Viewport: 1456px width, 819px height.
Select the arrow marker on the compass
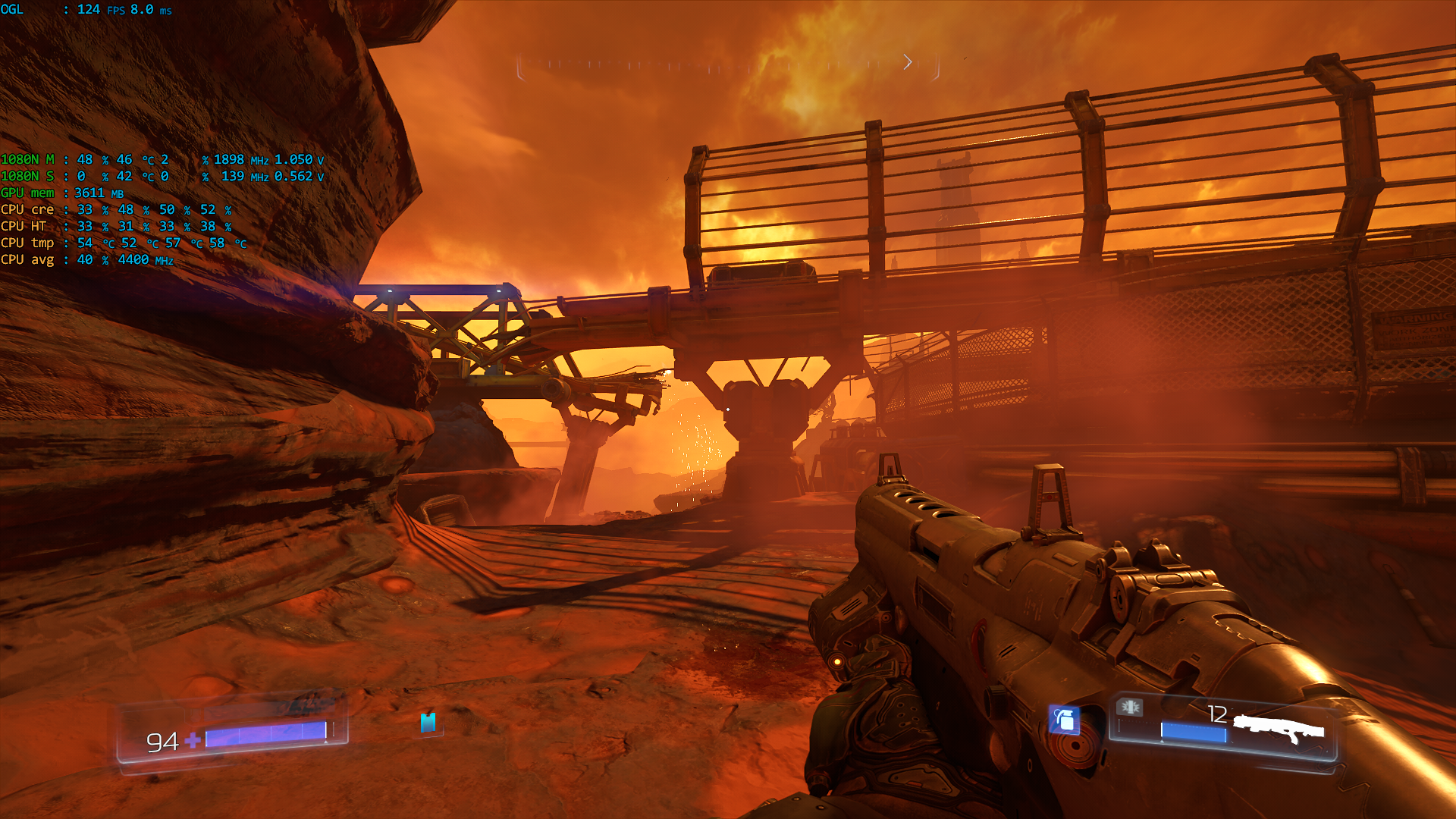click(907, 62)
